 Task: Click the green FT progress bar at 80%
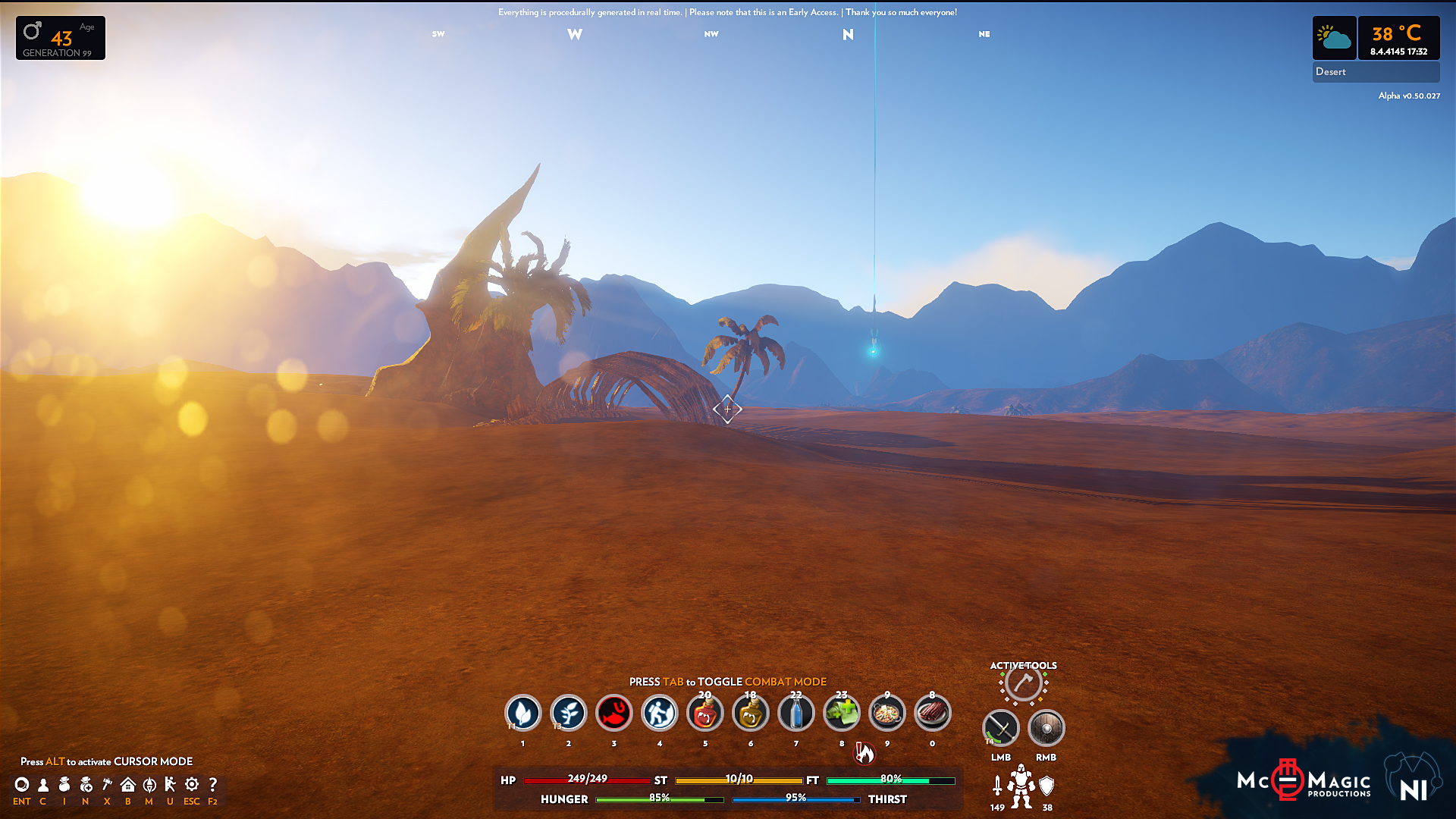(890, 780)
